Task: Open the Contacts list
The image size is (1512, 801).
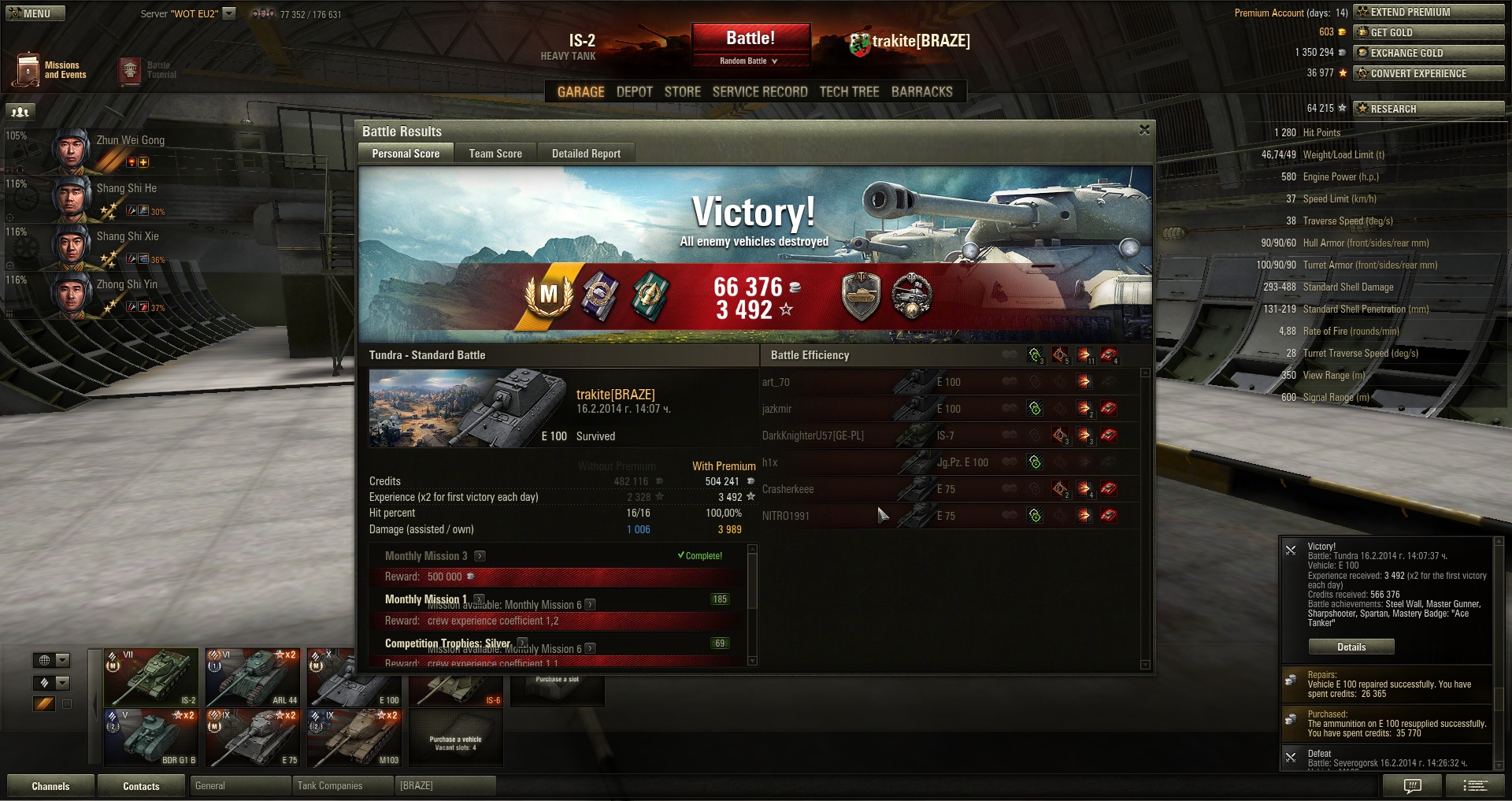Action: (x=141, y=786)
